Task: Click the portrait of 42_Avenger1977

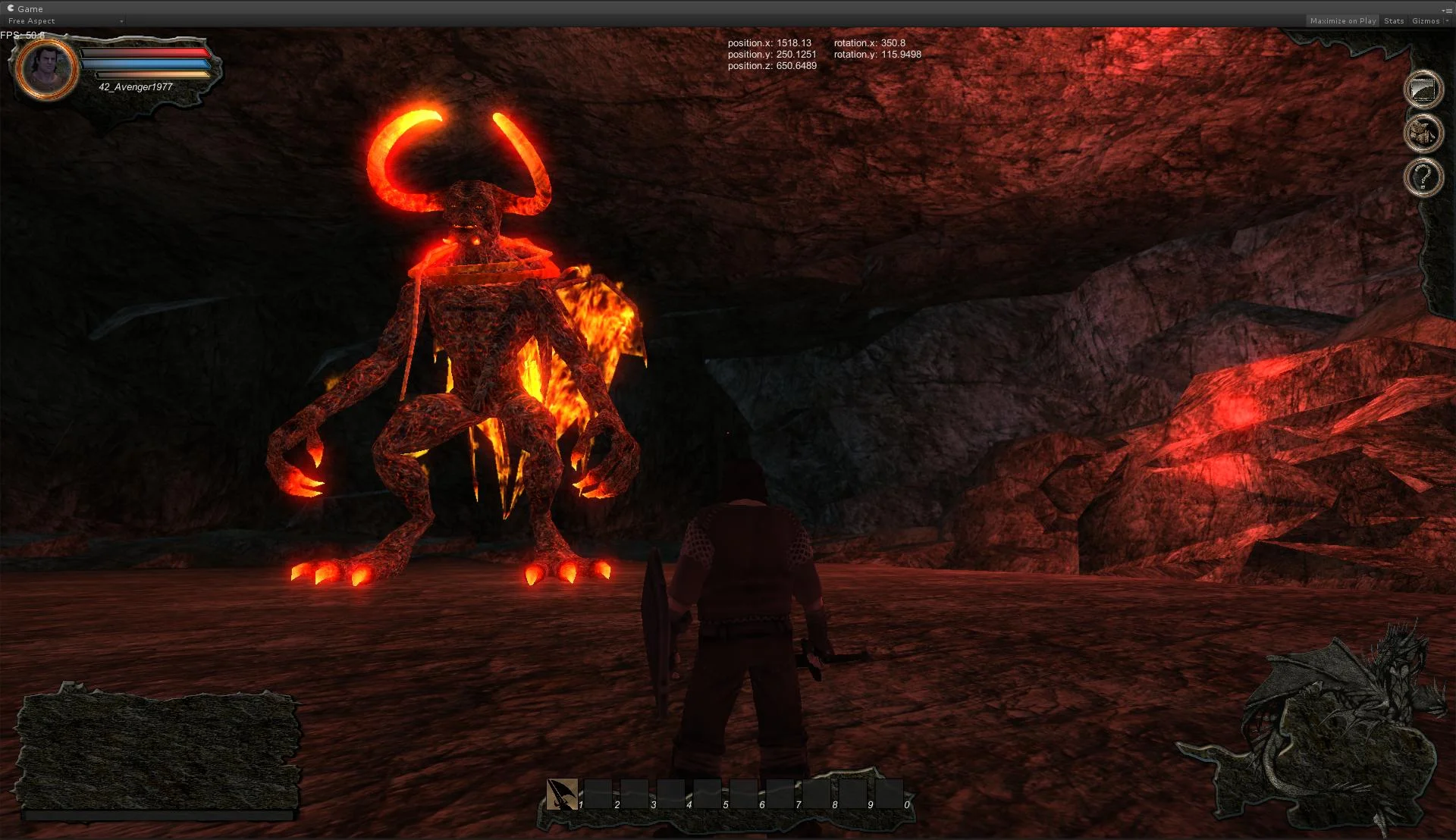Action: (x=45, y=69)
